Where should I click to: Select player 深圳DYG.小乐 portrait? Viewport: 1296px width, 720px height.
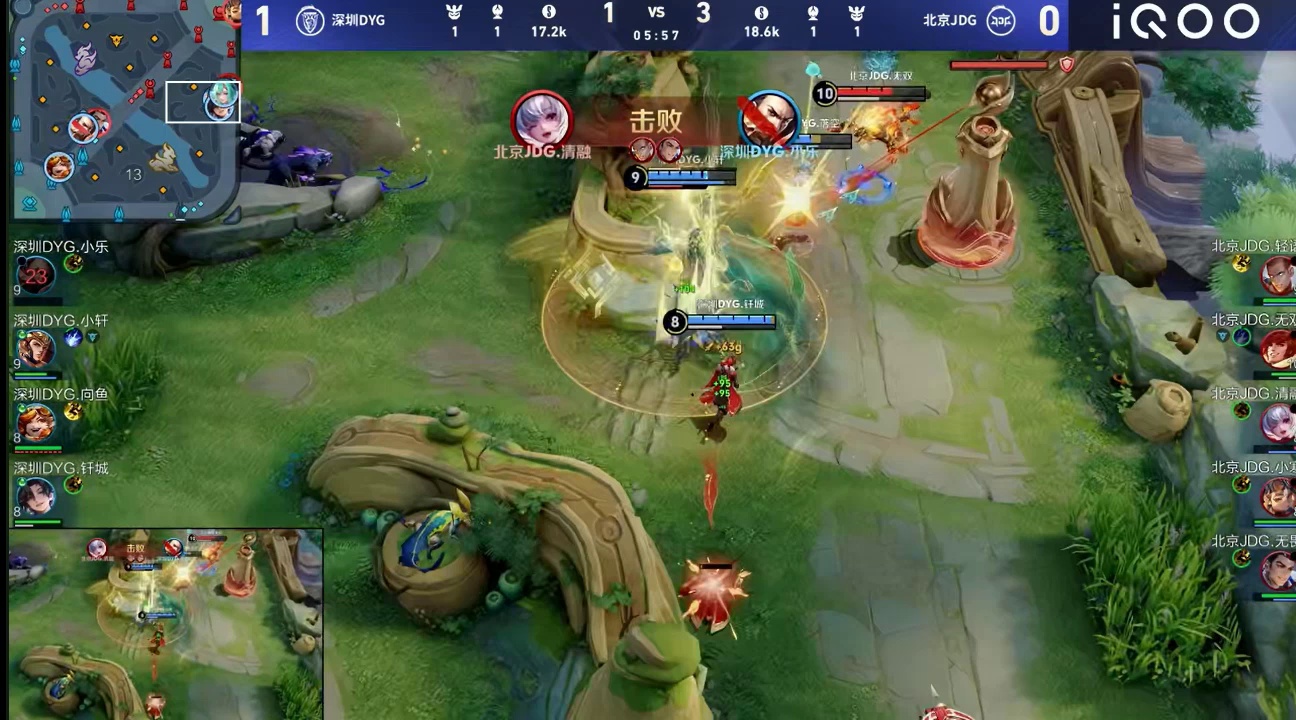pyautogui.click(x=36, y=275)
